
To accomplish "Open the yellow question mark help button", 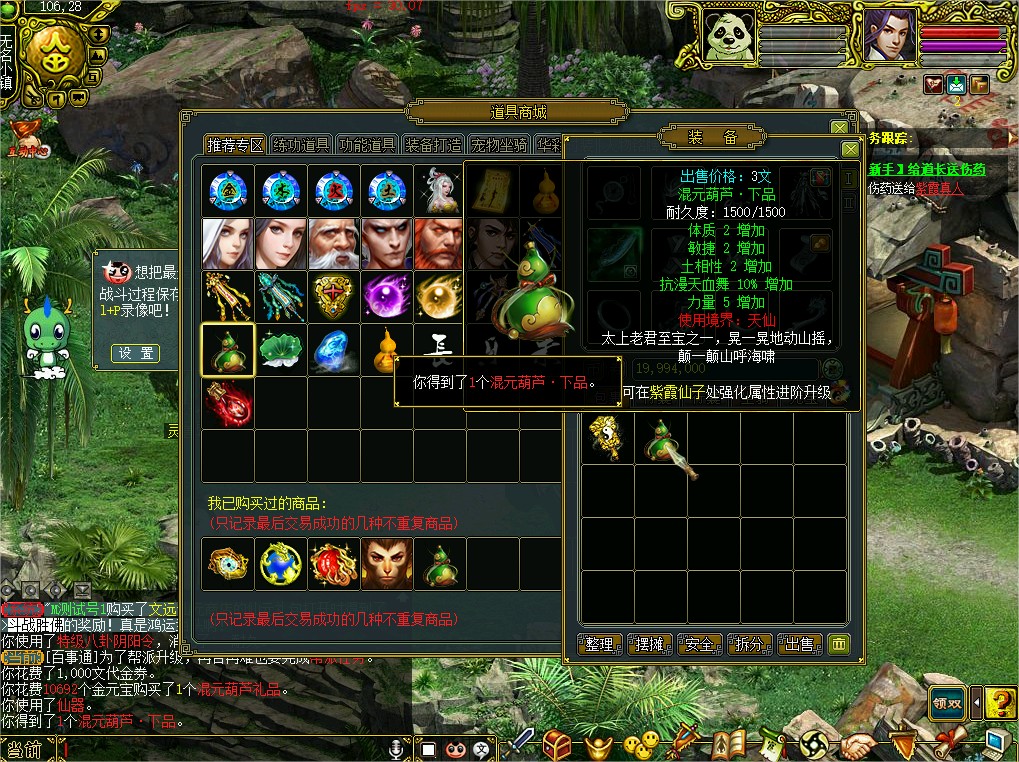I will click(999, 702).
